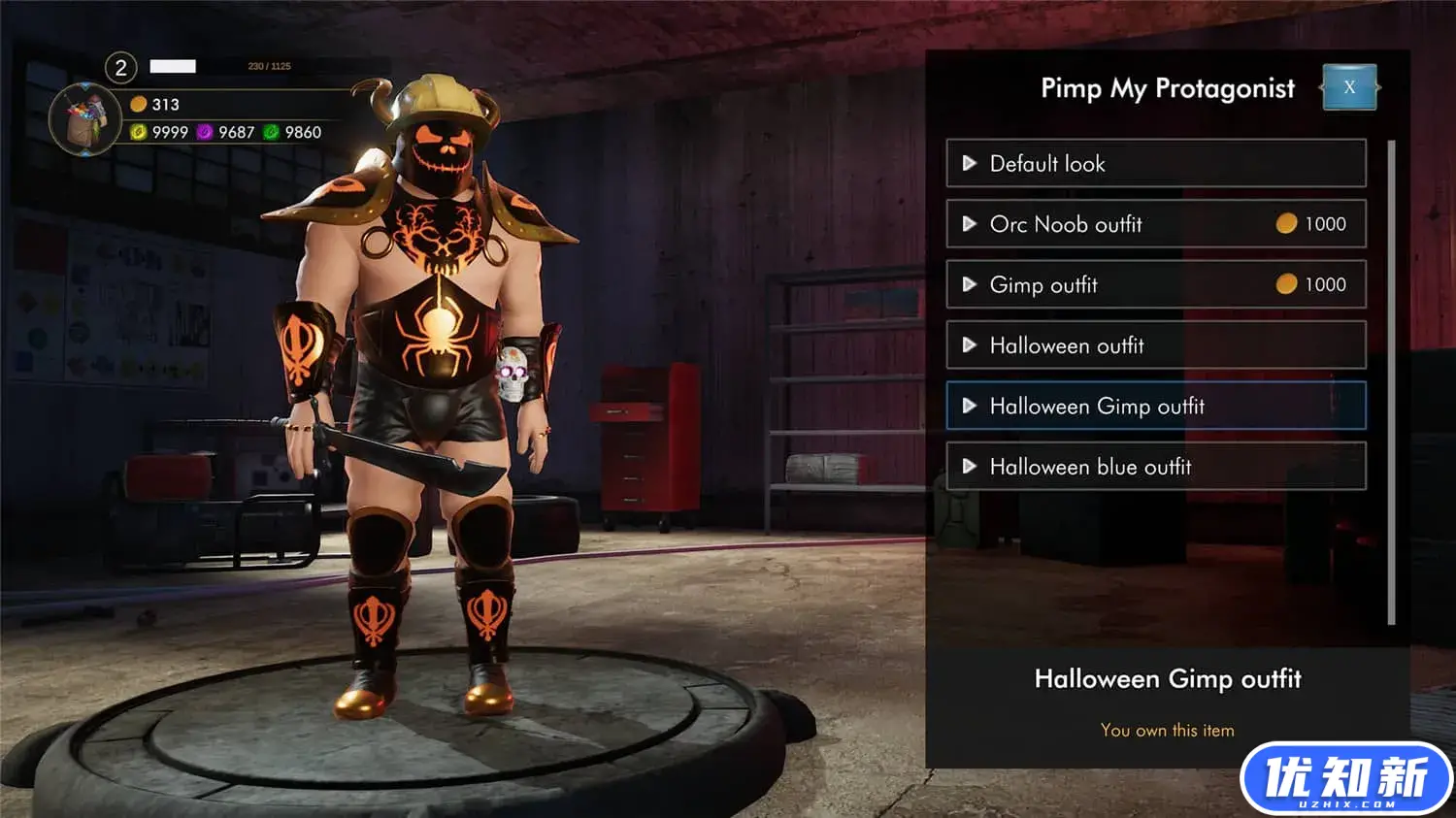Choose the Orc Noob outfit
The height and width of the screenshot is (818, 1456).
[1155, 224]
